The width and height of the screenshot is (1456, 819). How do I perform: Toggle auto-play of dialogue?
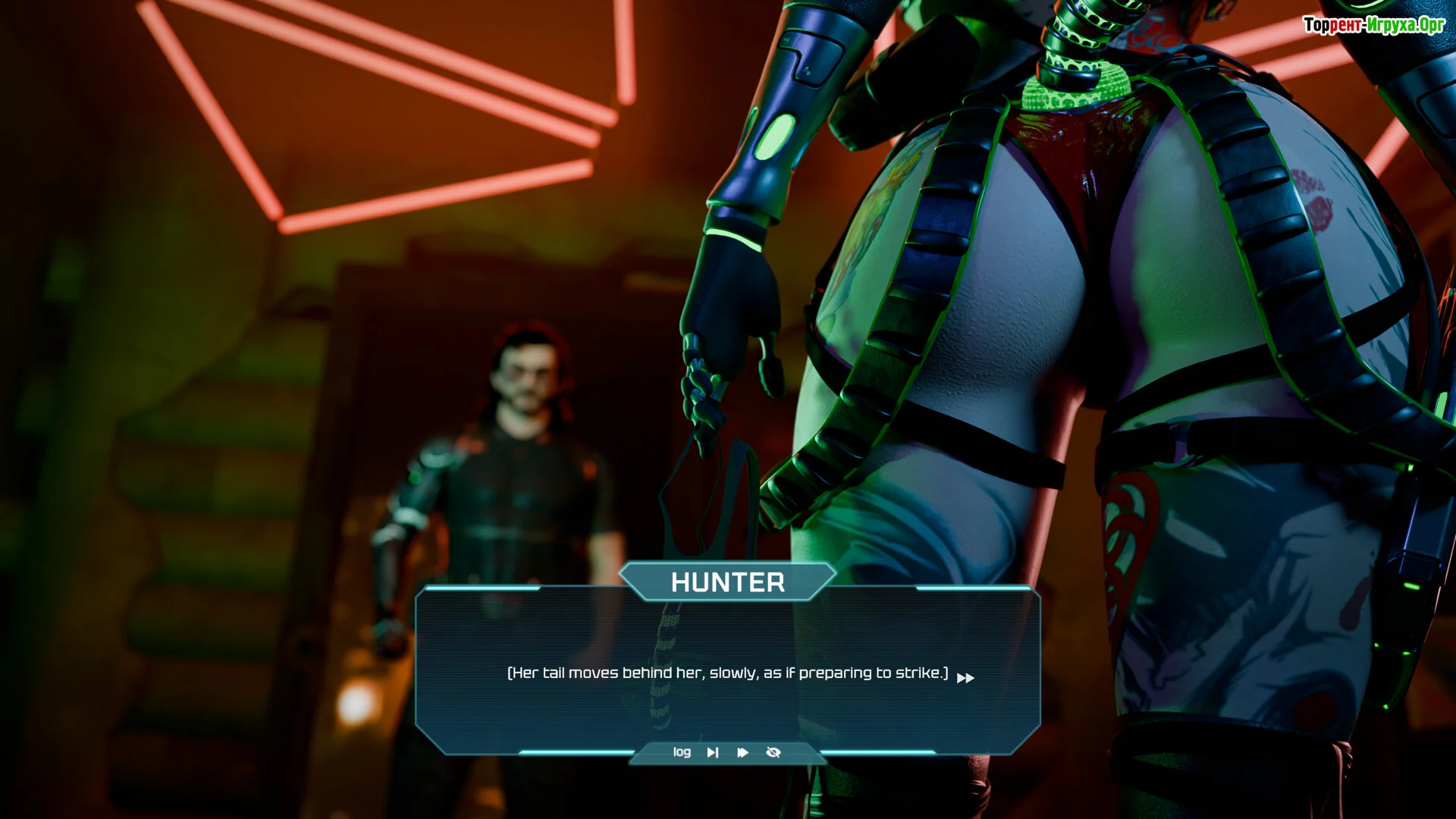coord(743,752)
